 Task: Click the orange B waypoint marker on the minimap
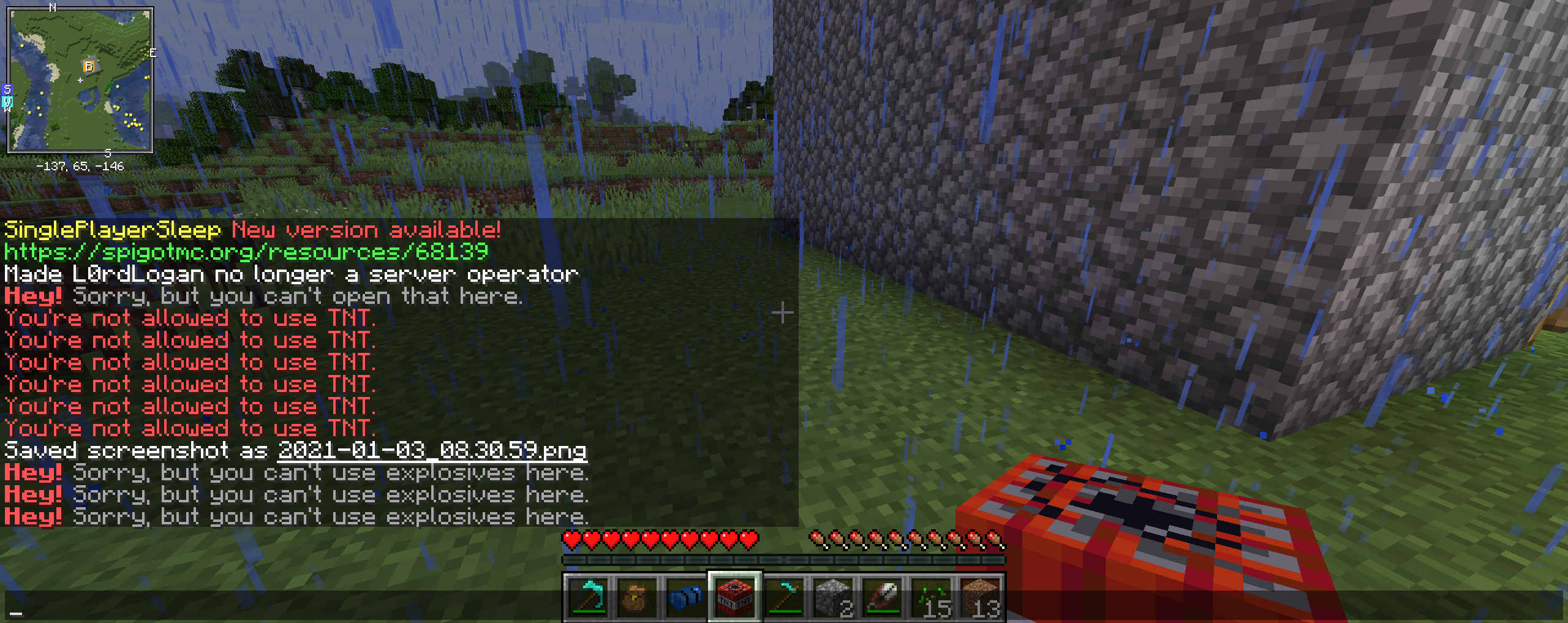pyautogui.click(x=88, y=66)
